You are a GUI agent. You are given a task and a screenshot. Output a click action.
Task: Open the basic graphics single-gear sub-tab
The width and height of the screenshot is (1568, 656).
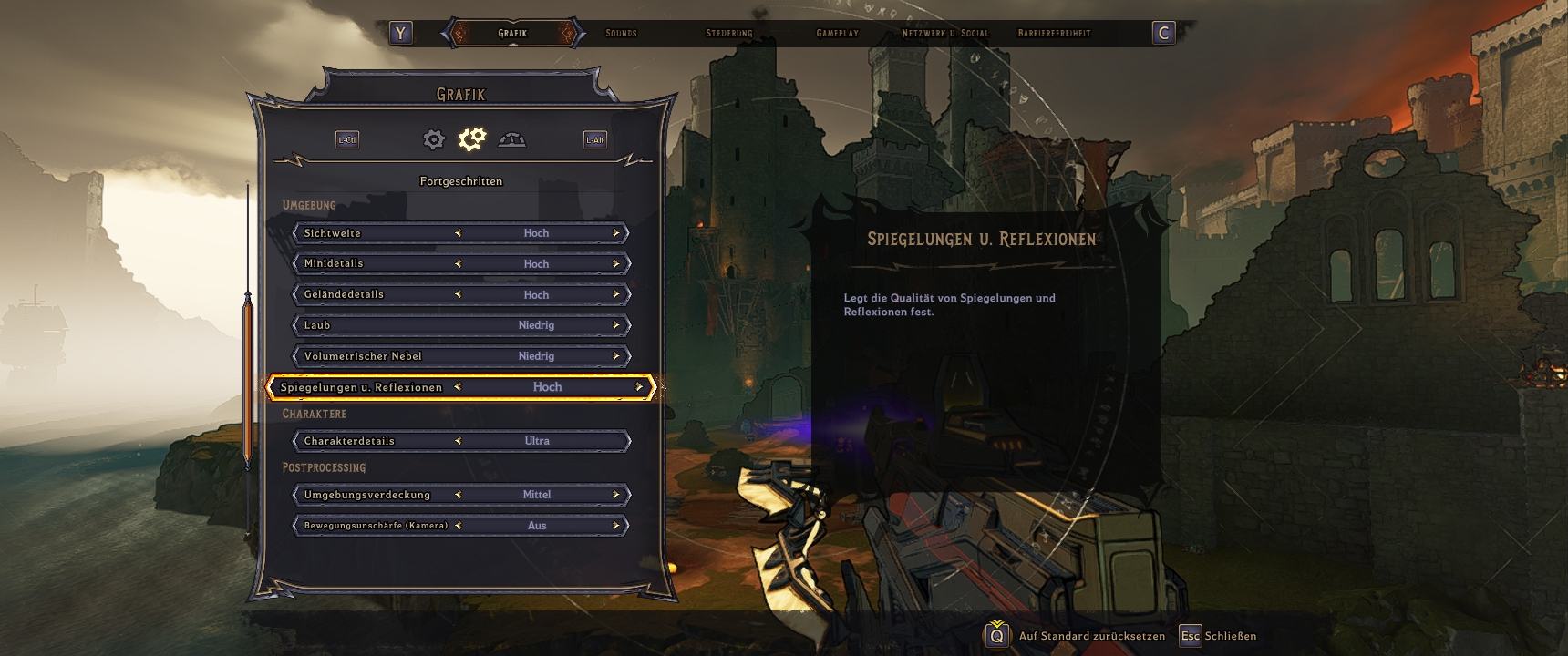tap(434, 139)
